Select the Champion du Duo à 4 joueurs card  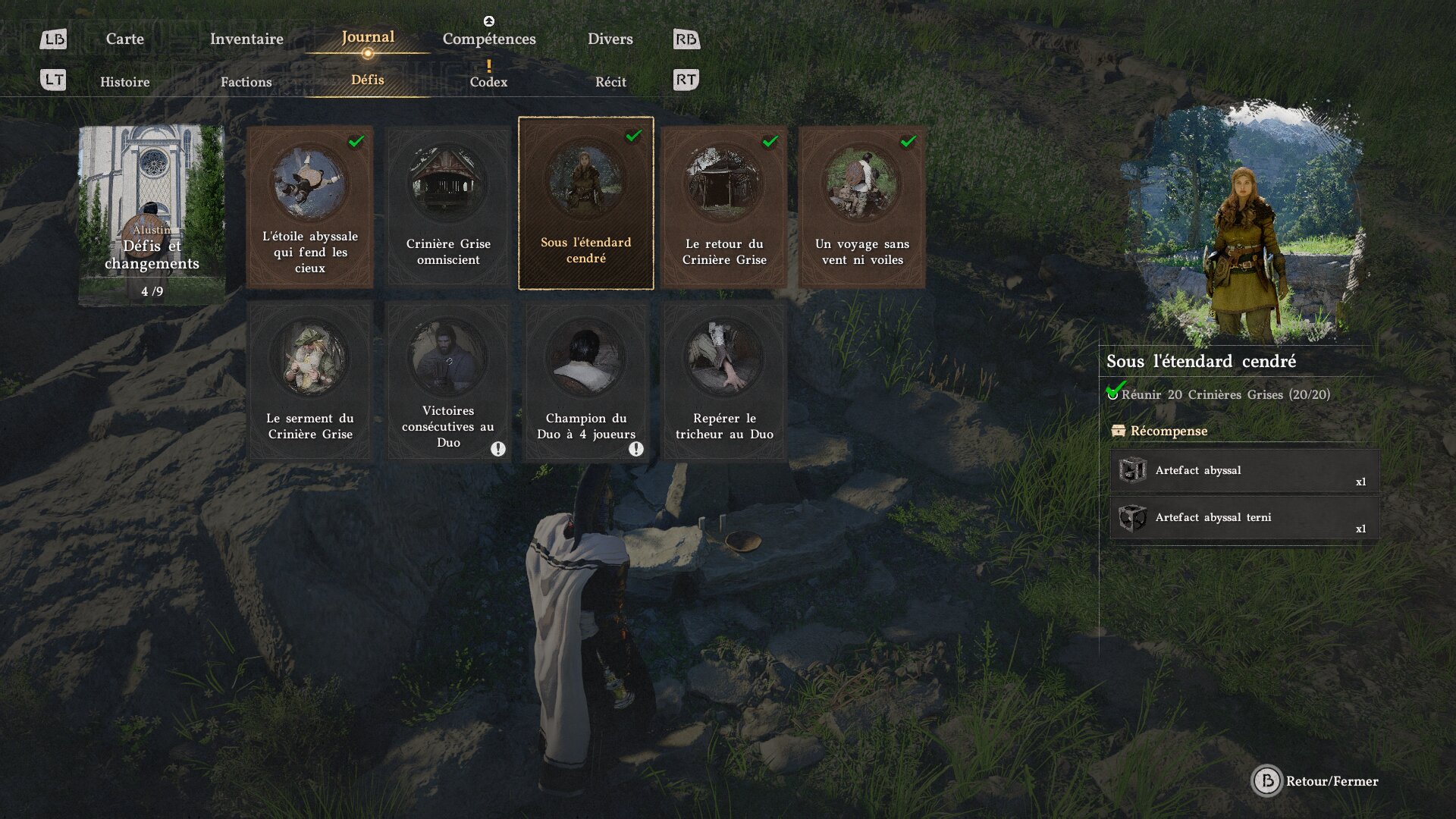pos(586,381)
